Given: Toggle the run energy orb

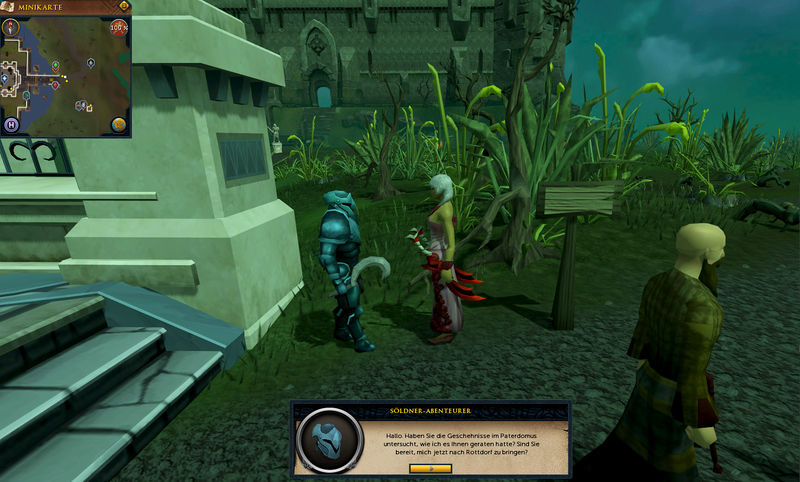Looking at the screenshot, I should (x=118, y=26).
